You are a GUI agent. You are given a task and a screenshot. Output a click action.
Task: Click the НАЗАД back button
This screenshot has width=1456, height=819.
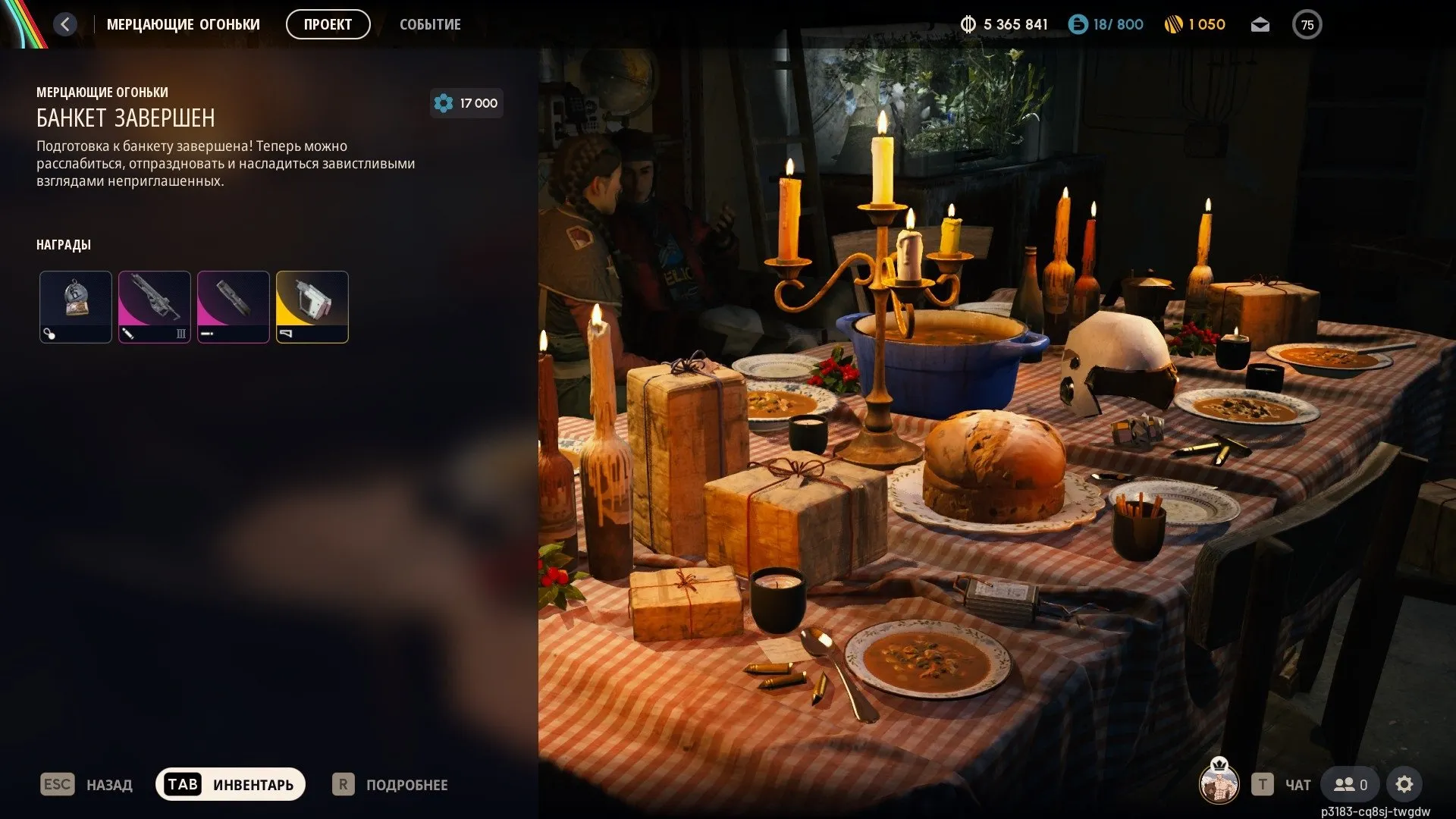click(x=86, y=784)
